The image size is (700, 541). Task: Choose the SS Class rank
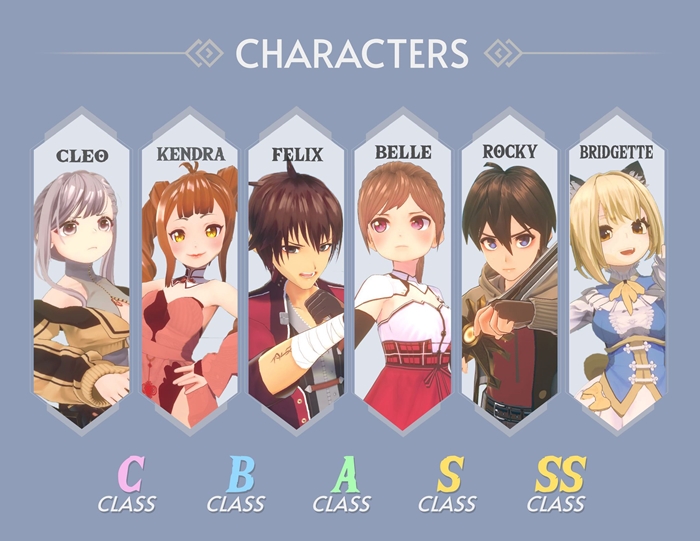(x=557, y=485)
